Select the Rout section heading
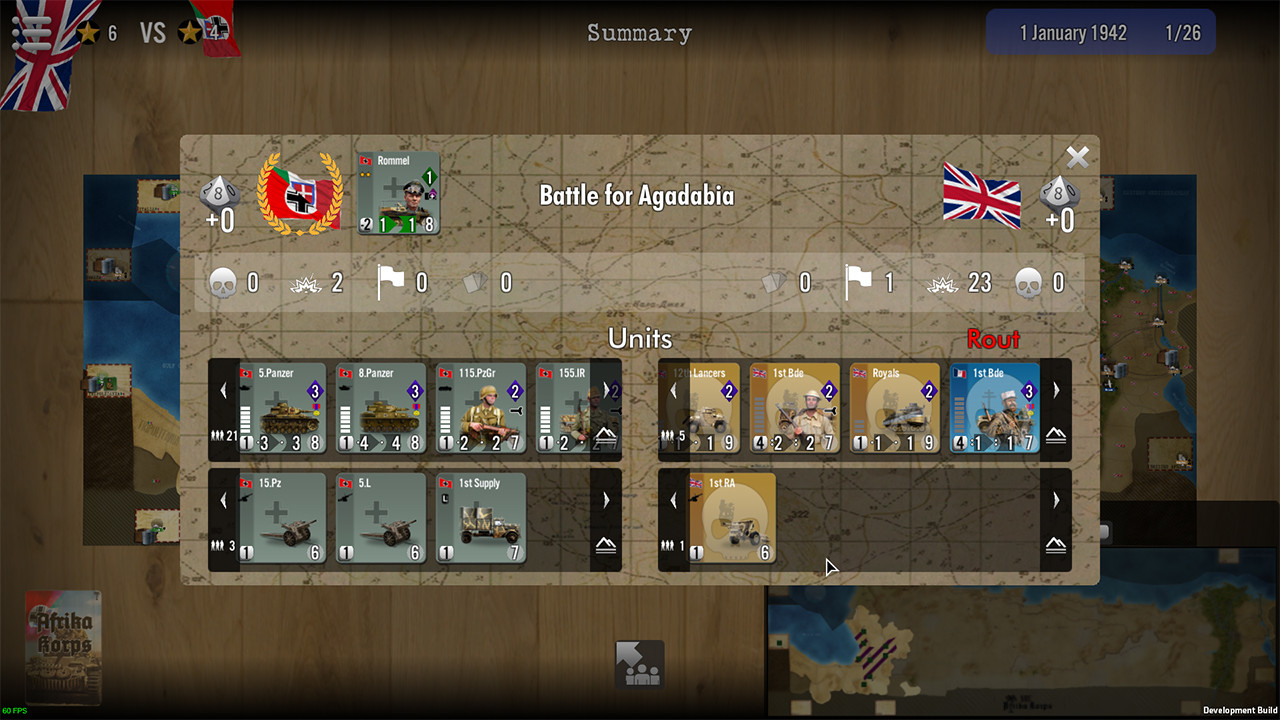1280x720 pixels. (991, 339)
